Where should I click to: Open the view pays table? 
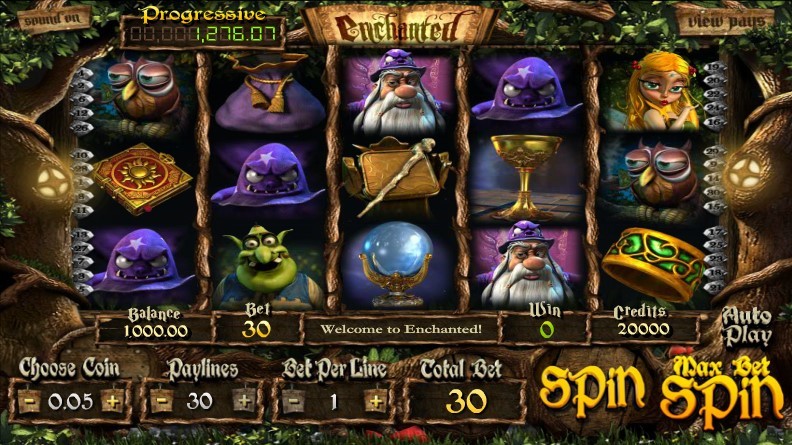point(726,18)
